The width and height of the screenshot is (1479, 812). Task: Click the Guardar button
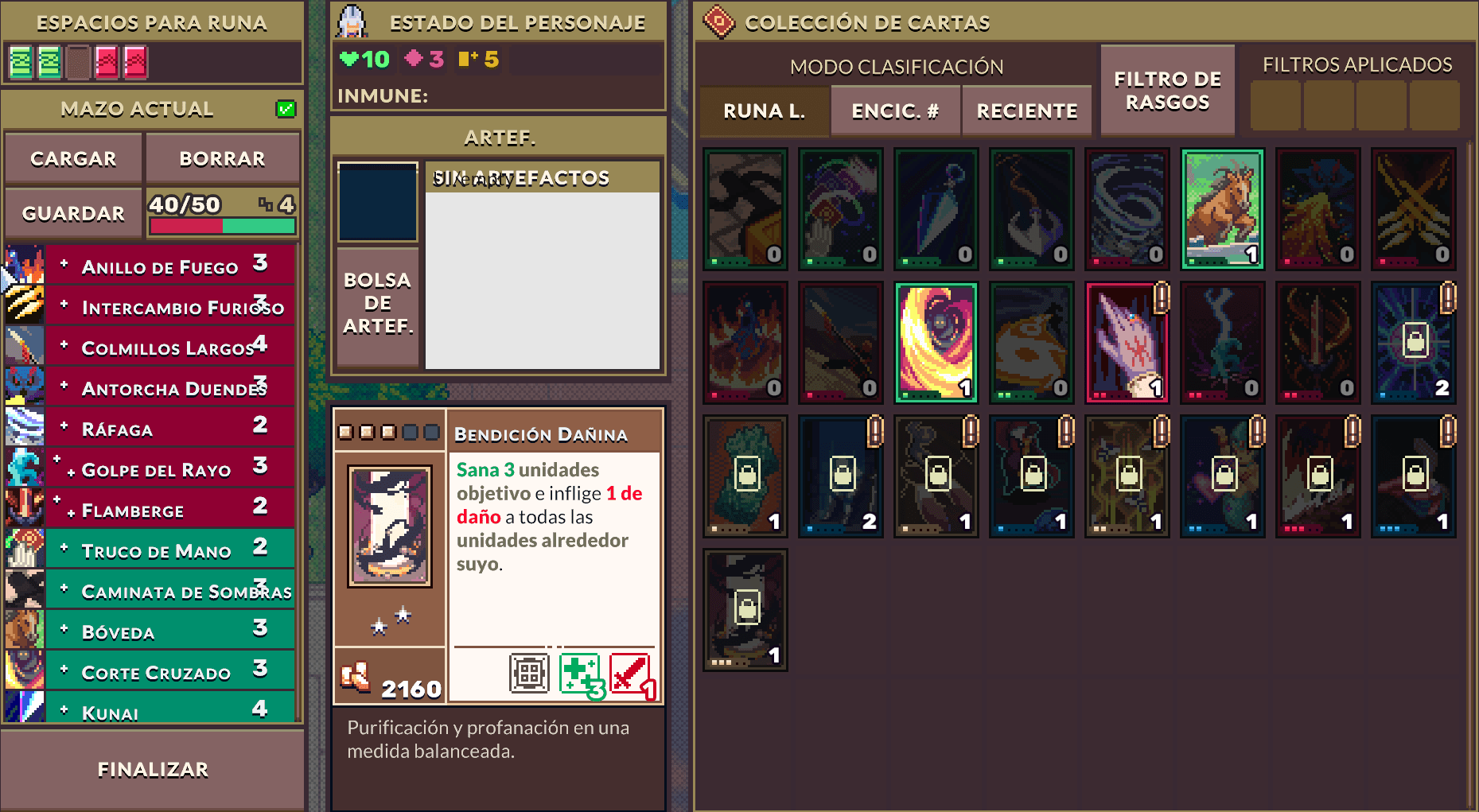72,212
